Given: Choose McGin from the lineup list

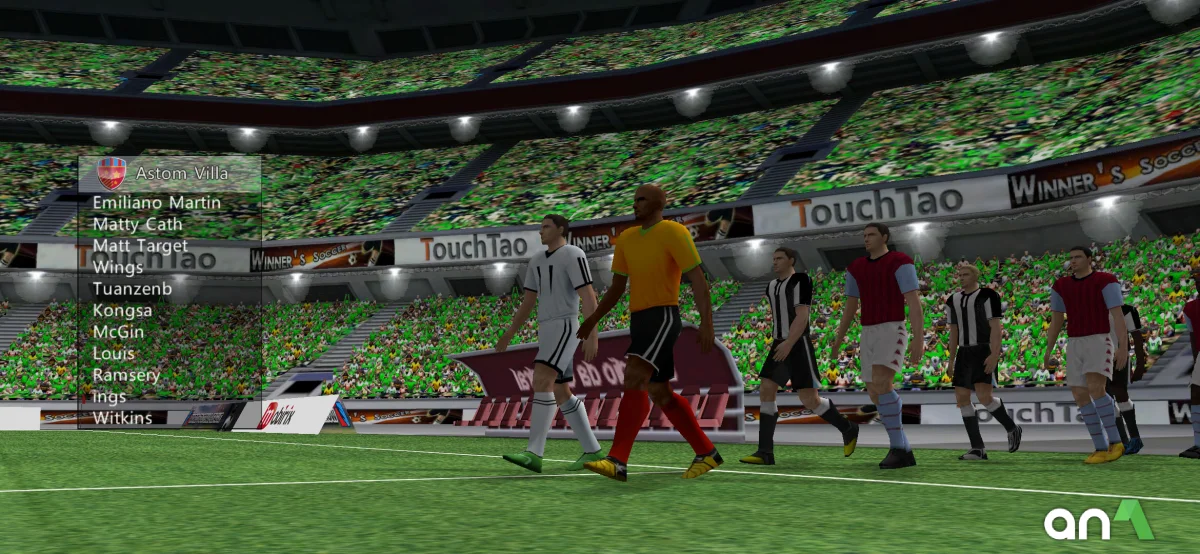Looking at the screenshot, I should pyautogui.click(x=118, y=332).
